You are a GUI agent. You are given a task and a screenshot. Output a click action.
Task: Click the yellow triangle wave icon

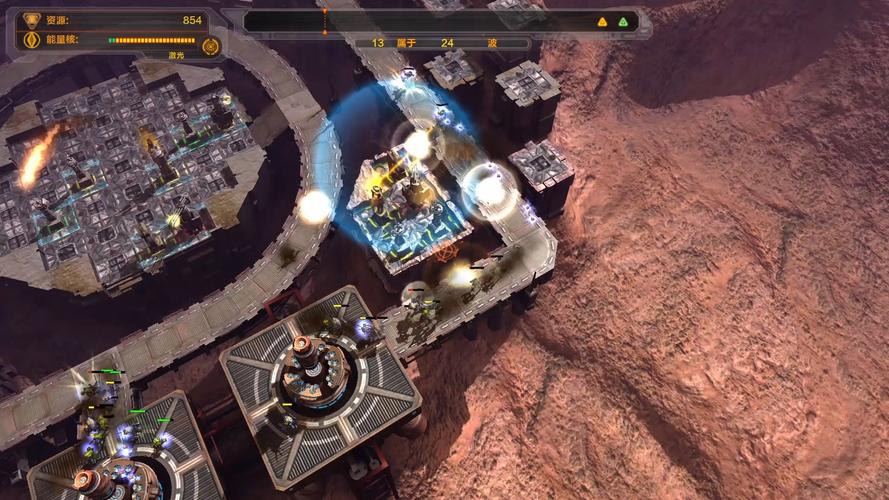pos(602,21)
